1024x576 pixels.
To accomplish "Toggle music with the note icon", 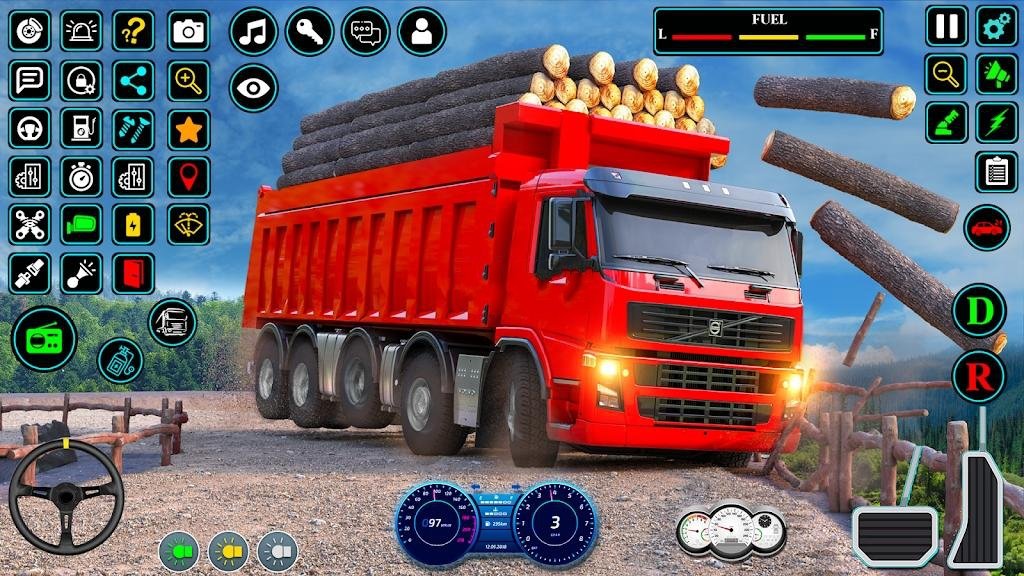I will click(x=254, y=31).
